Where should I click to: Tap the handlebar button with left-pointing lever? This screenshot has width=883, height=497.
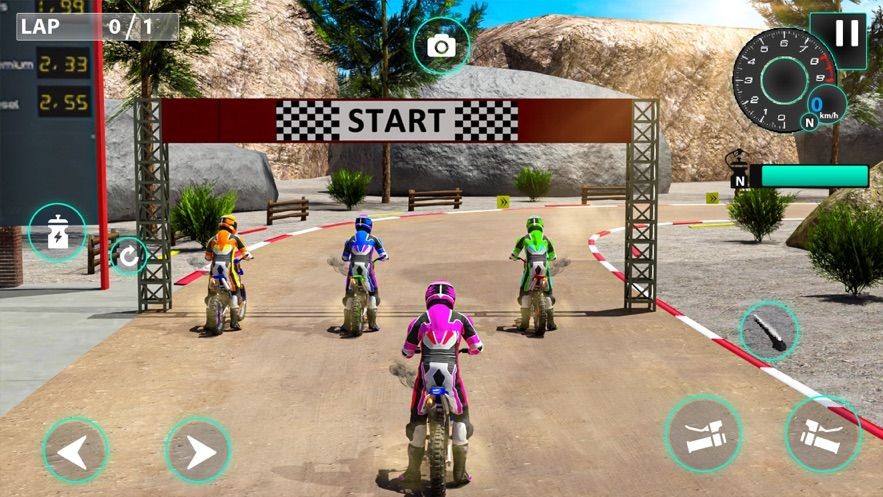click(x=703, y=433)
